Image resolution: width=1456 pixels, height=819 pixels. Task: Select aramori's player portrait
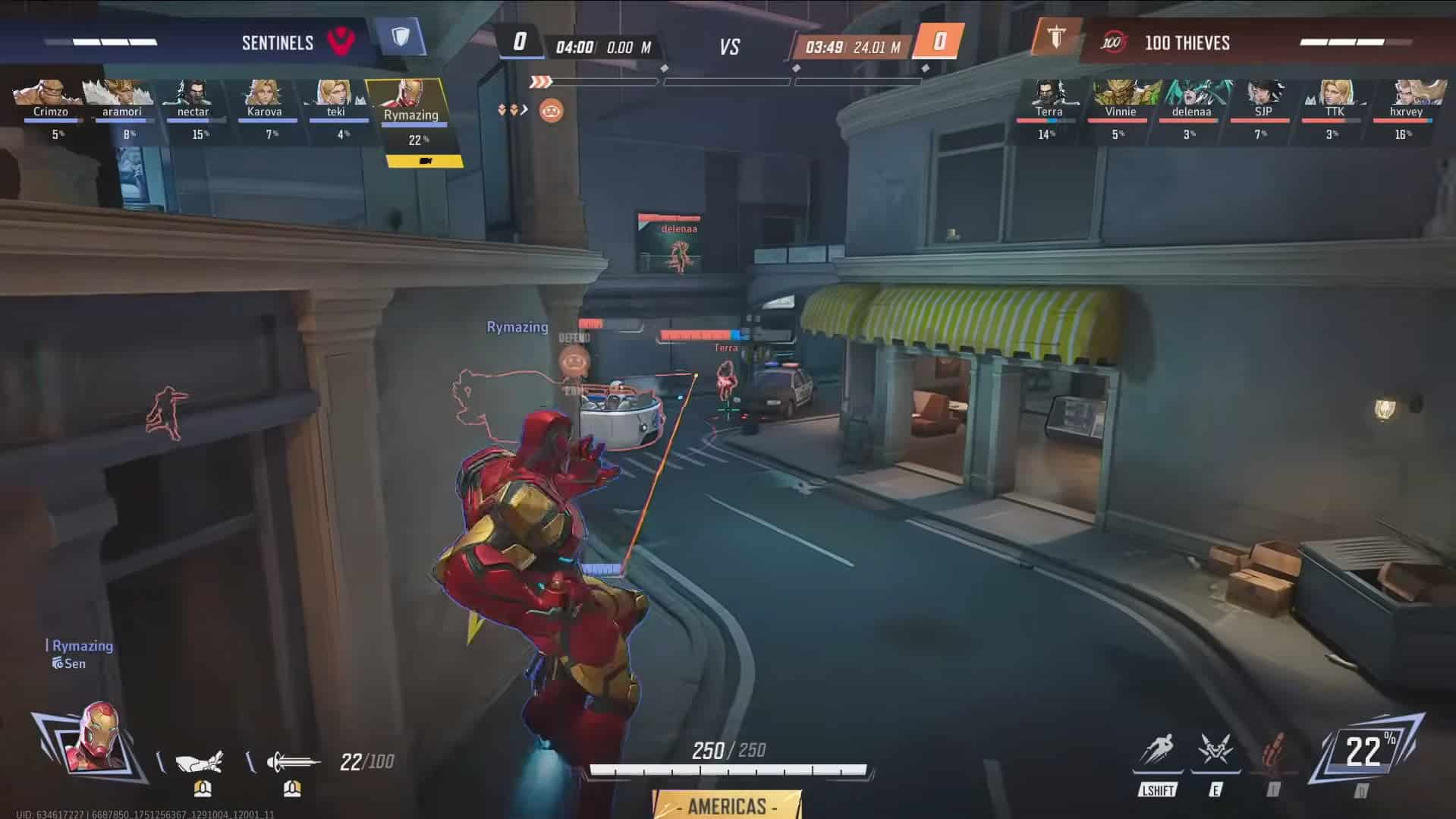(121, 93)
